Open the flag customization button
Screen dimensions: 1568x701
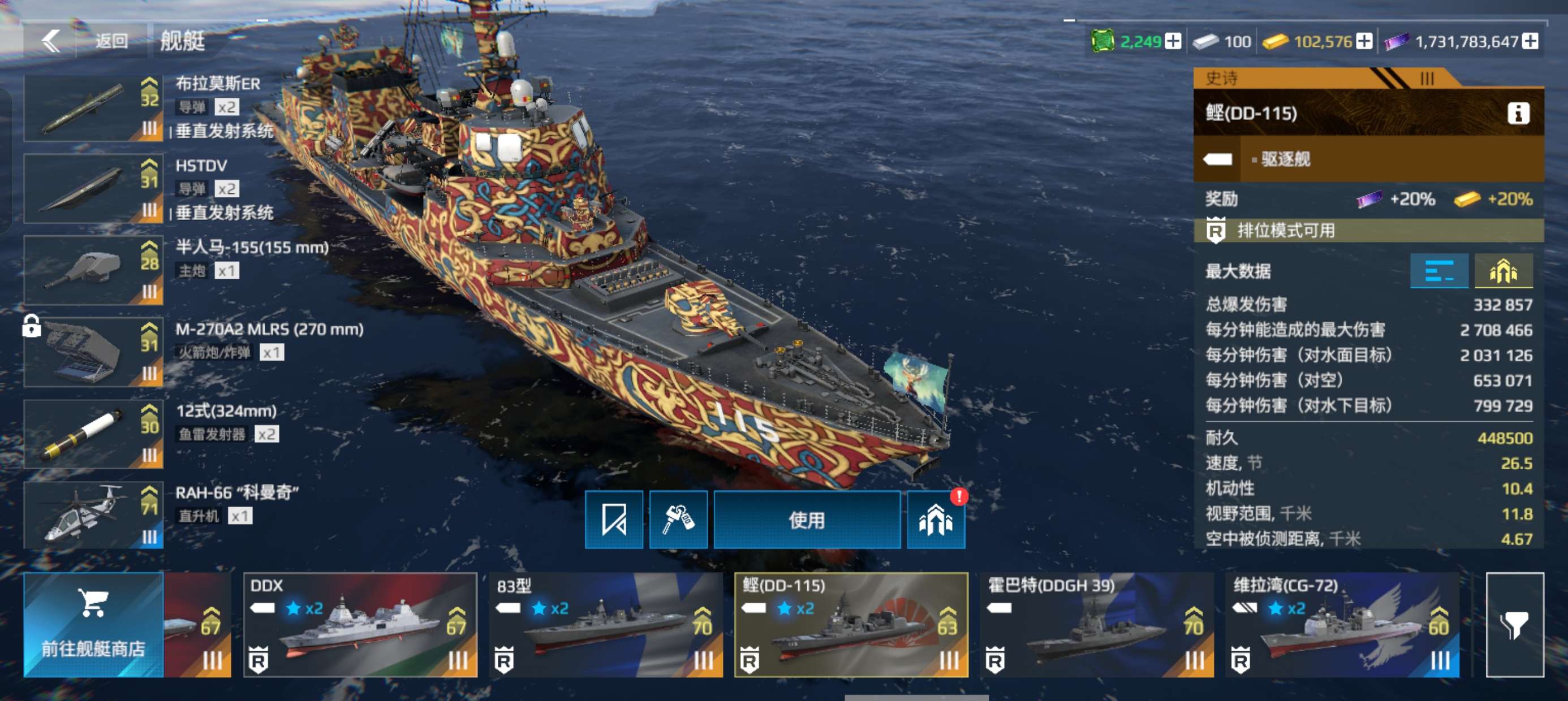tap(614, 520)
